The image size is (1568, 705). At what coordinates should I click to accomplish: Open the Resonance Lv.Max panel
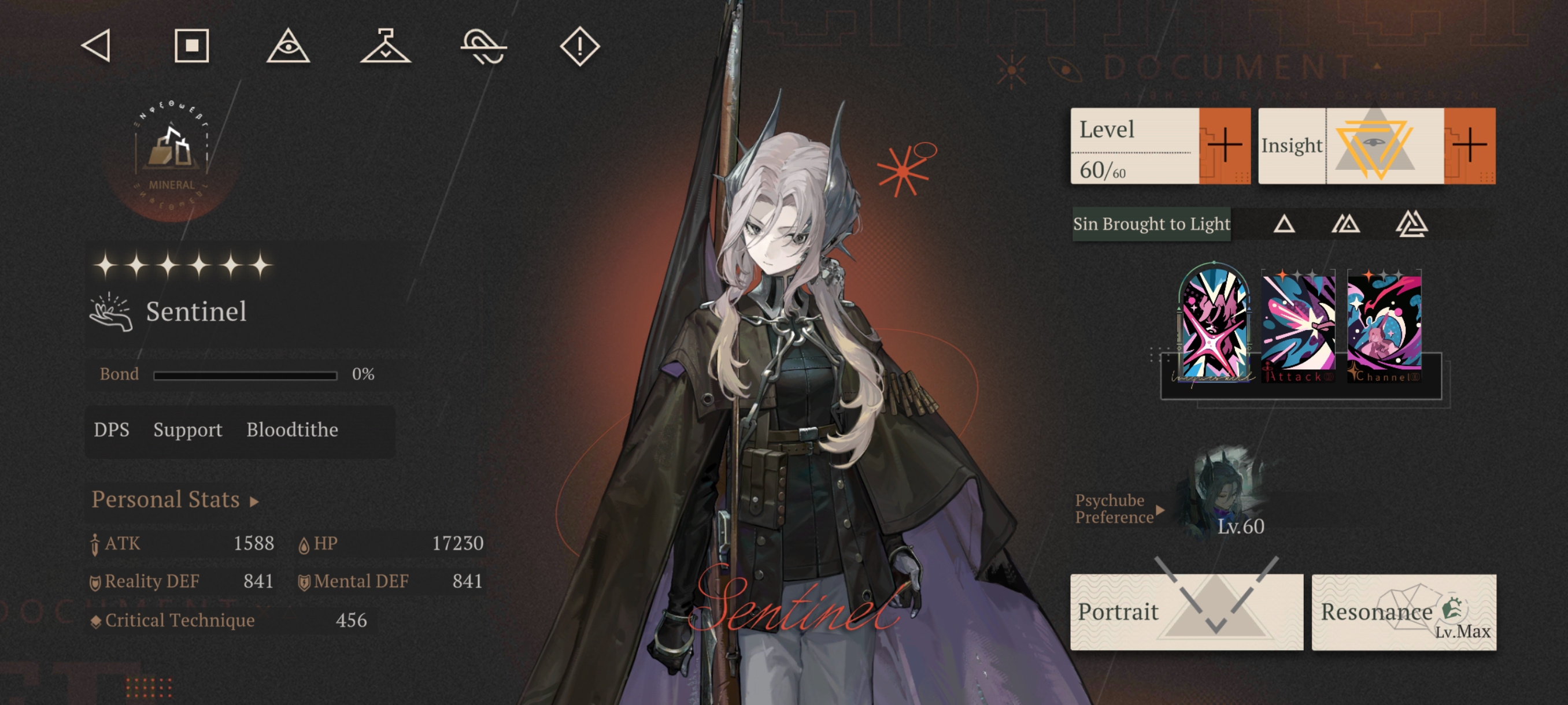coord(1404,611)
